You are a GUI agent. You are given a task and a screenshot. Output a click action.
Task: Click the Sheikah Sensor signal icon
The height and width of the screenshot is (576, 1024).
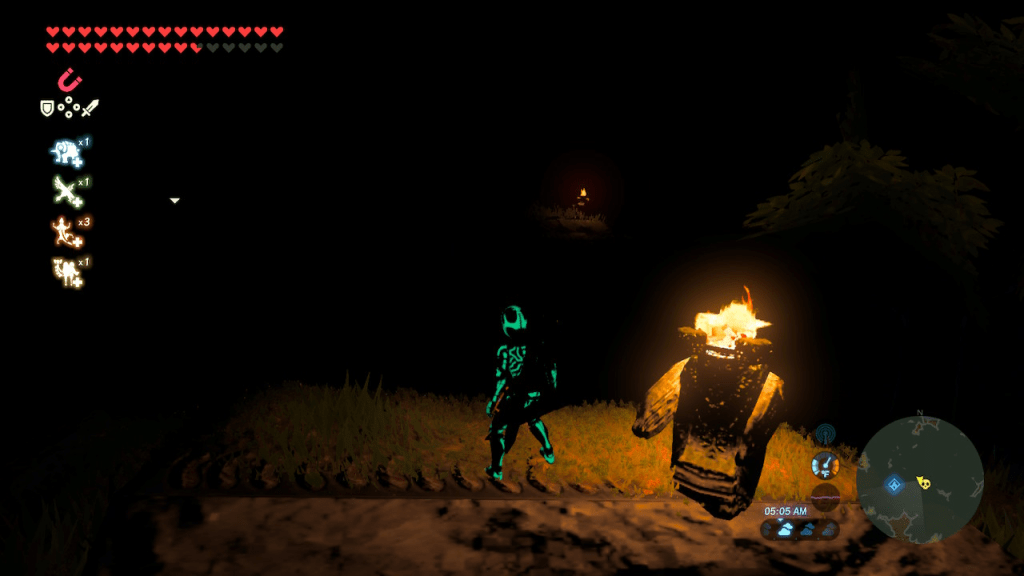click(825, 434)
